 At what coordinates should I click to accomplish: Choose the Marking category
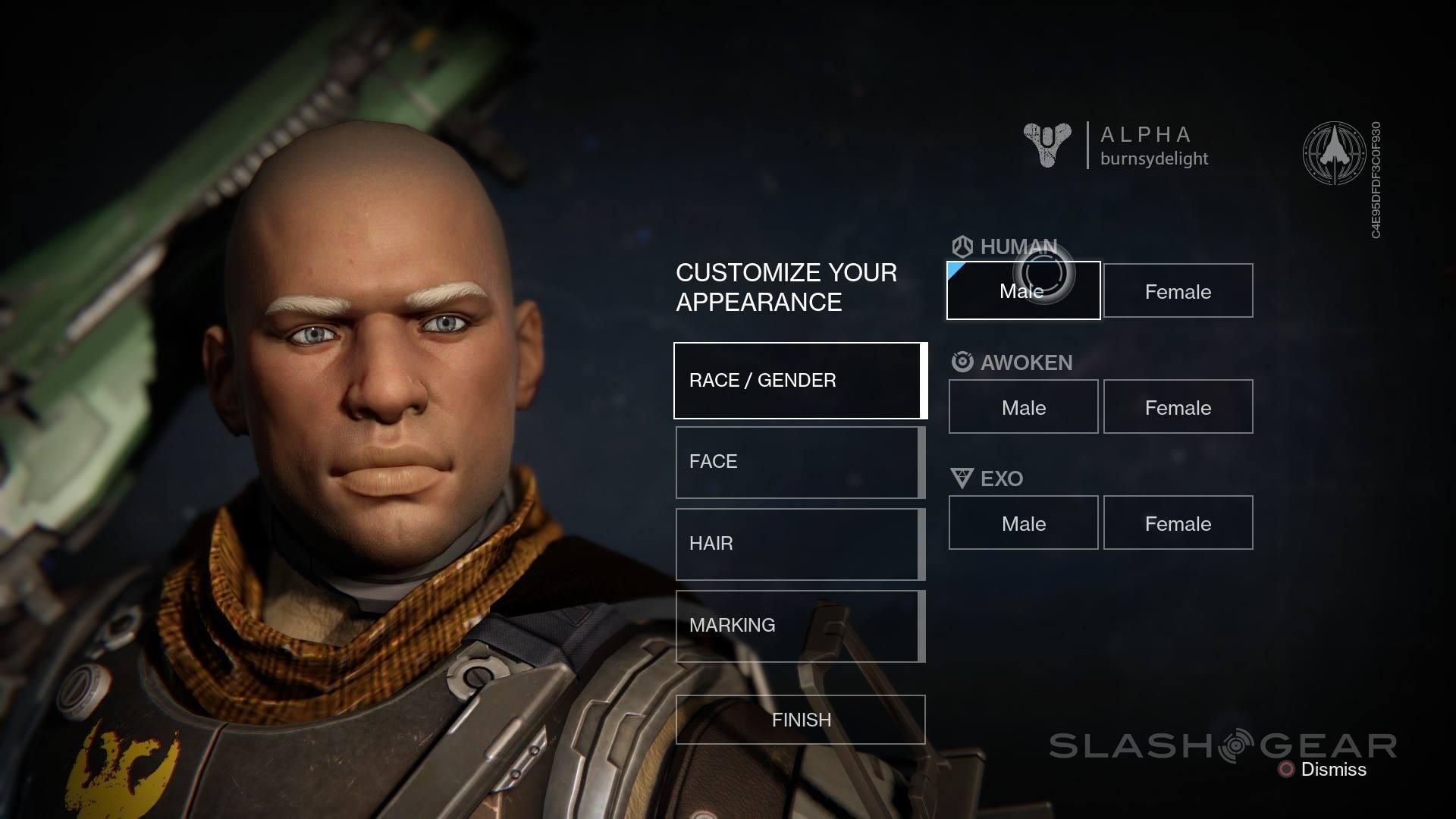pos(799,626)
